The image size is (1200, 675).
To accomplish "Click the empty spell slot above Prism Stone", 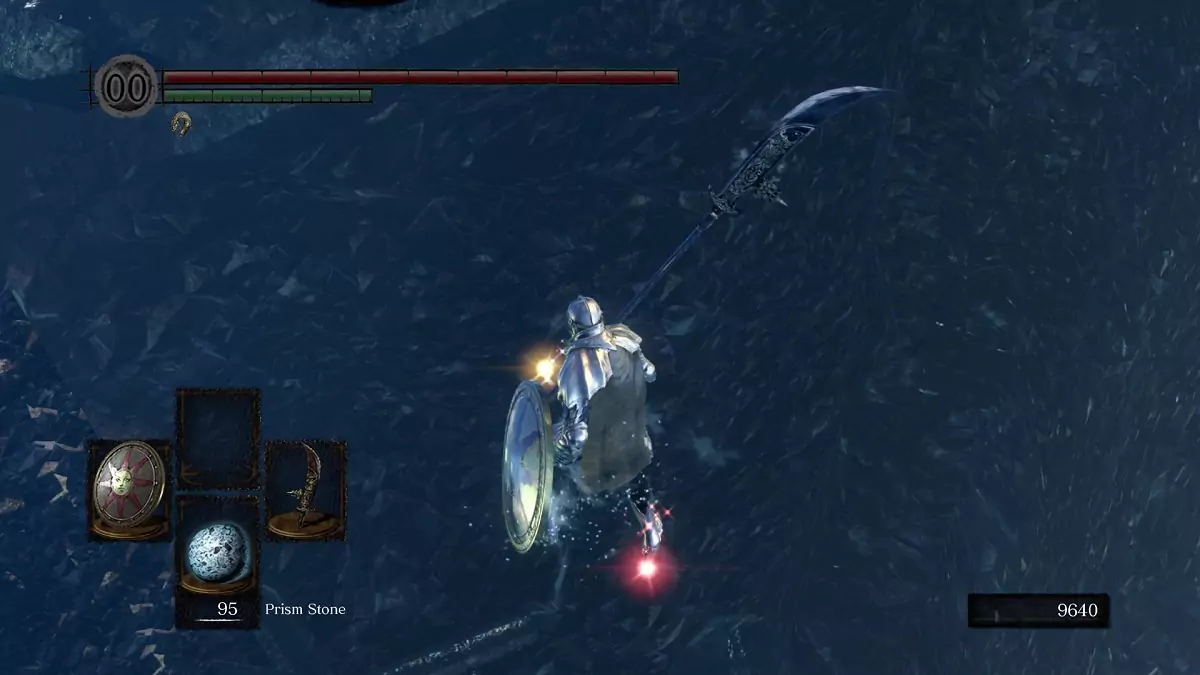I will pyautogui.click(x=218, y=438).
